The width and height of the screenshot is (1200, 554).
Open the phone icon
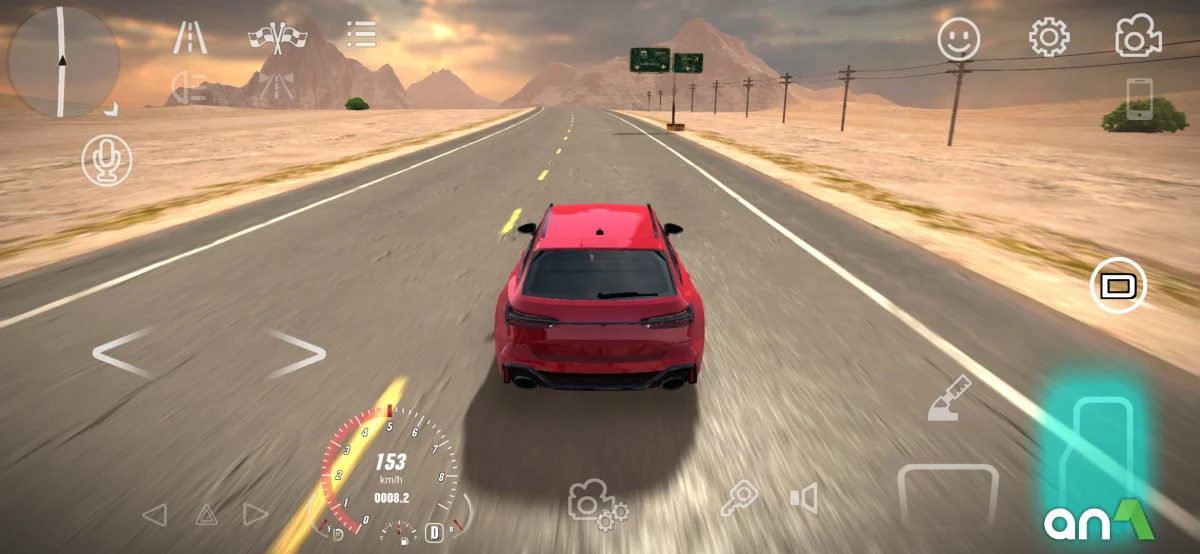[x=1139, y=99]
